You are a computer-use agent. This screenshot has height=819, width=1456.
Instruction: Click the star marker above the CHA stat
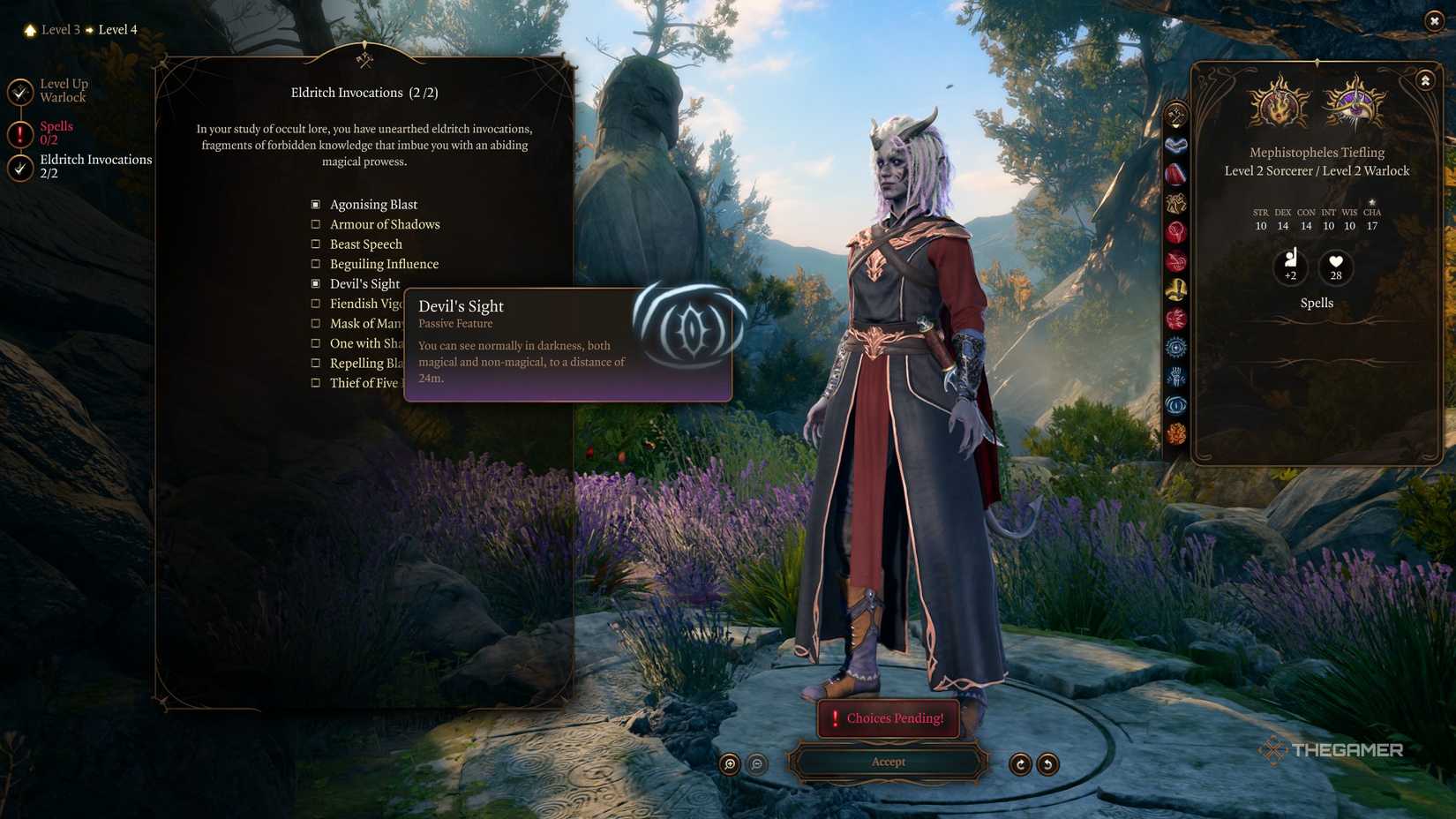point(1373,201)
